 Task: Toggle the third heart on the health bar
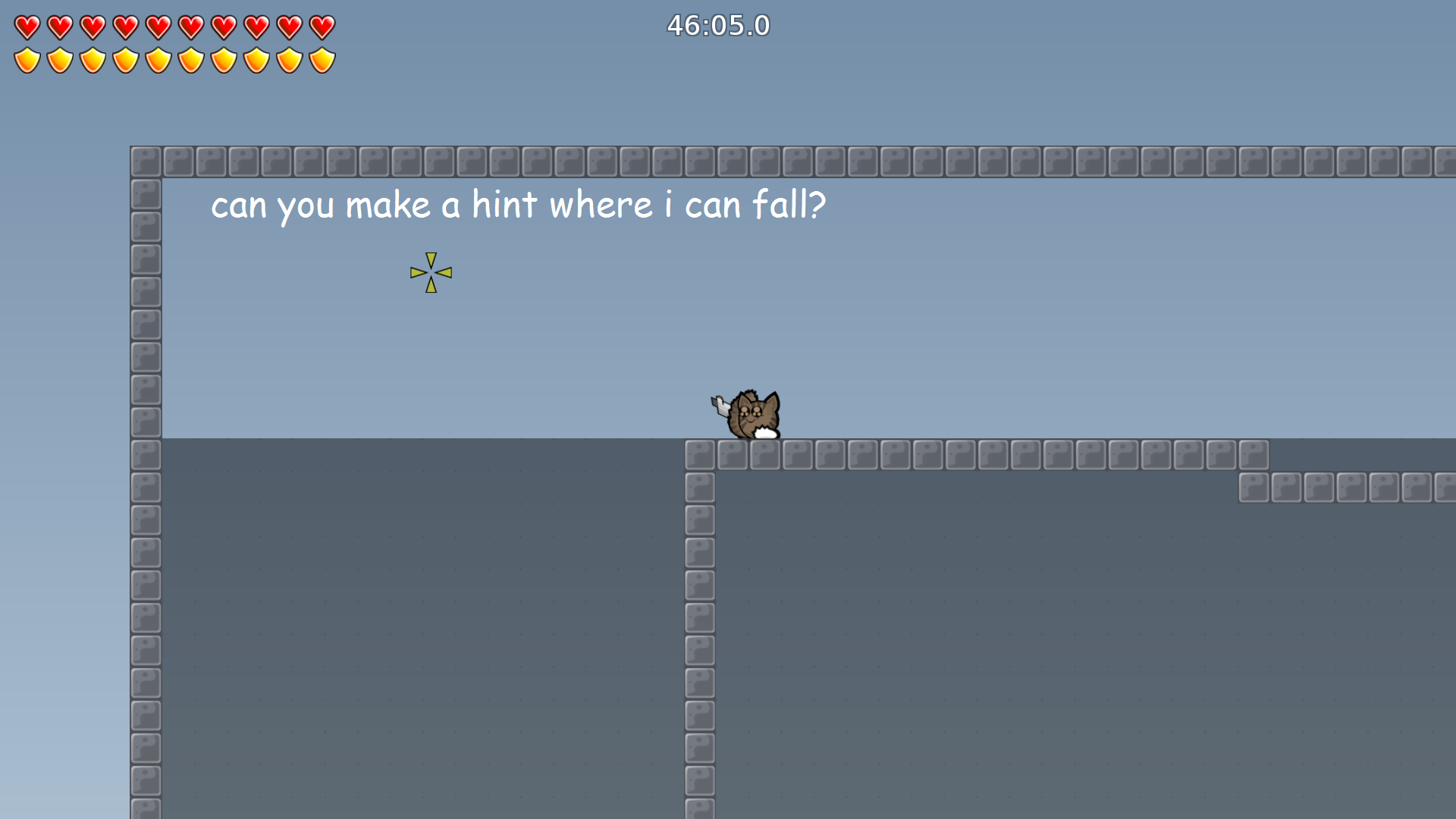pyautogui.click(x=92, y=25)
